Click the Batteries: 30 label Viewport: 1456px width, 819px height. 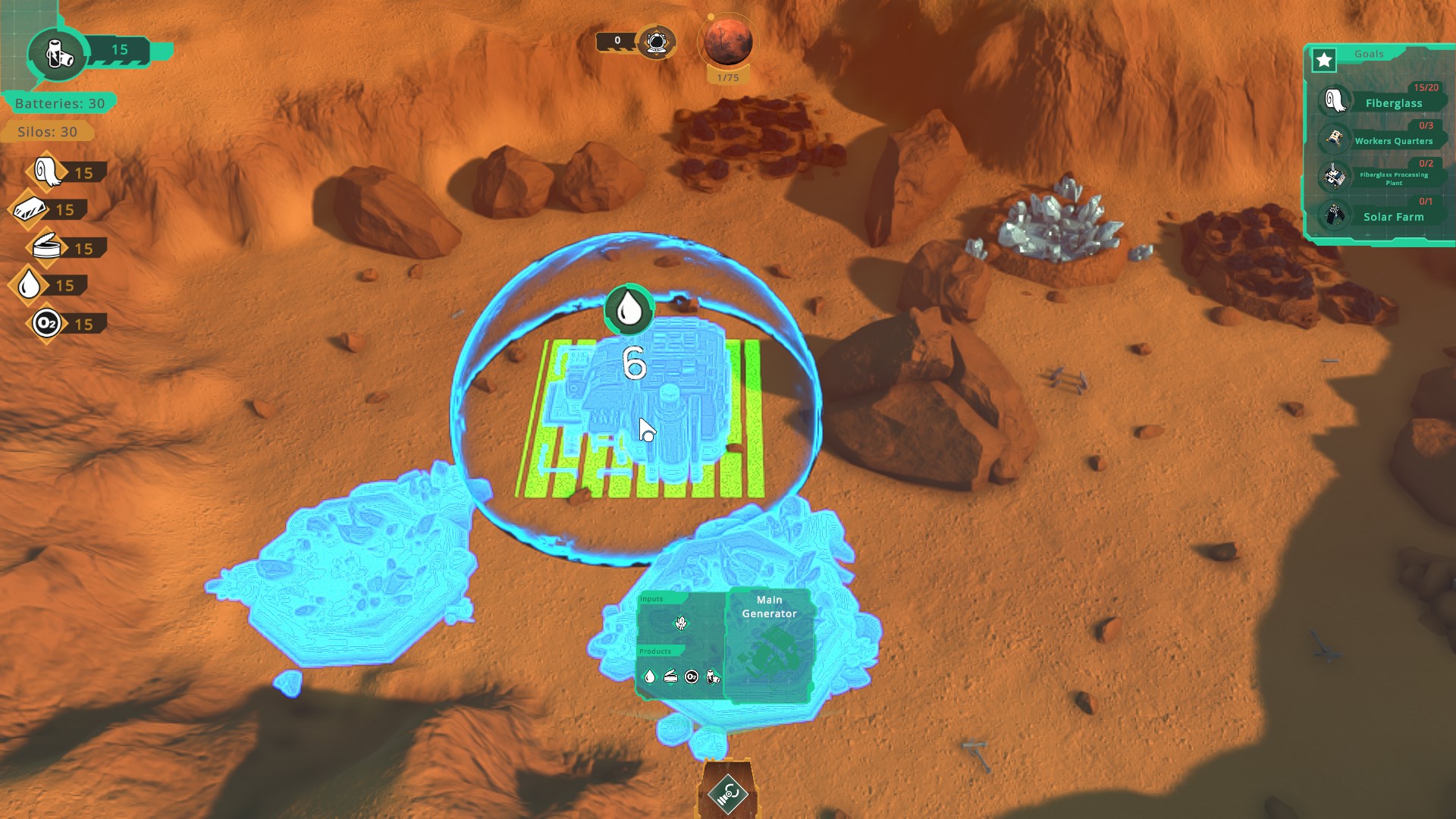(x=60, y=103)
